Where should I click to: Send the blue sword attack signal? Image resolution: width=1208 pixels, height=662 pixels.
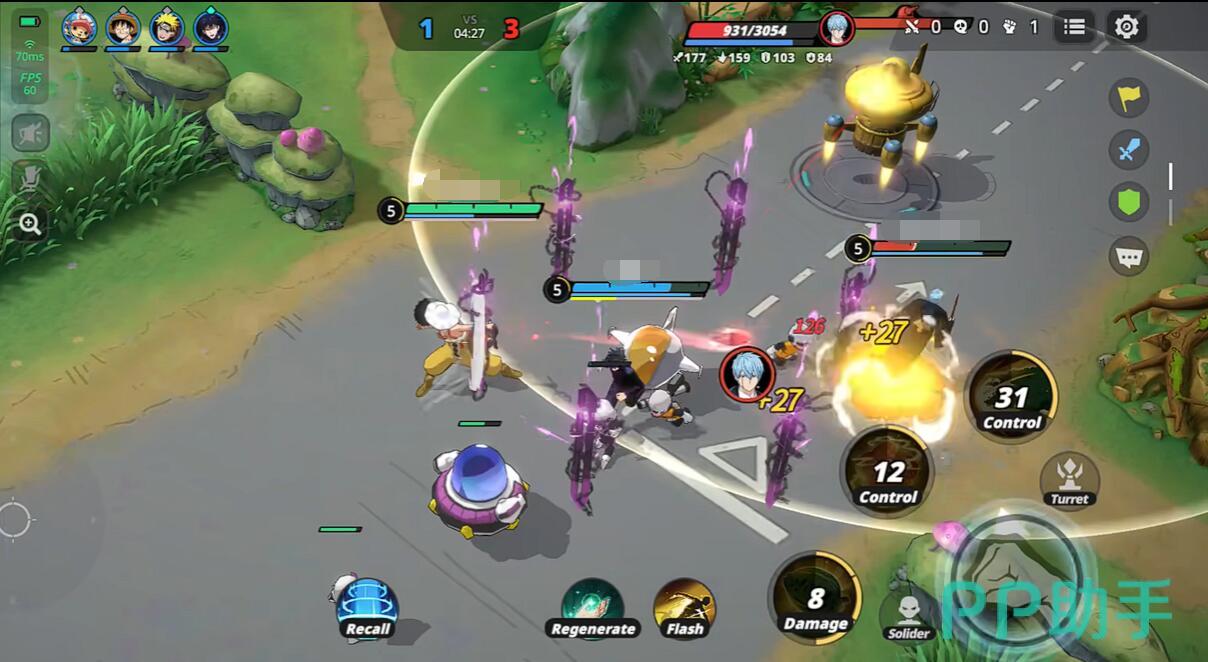click(x=1129, y=150)
